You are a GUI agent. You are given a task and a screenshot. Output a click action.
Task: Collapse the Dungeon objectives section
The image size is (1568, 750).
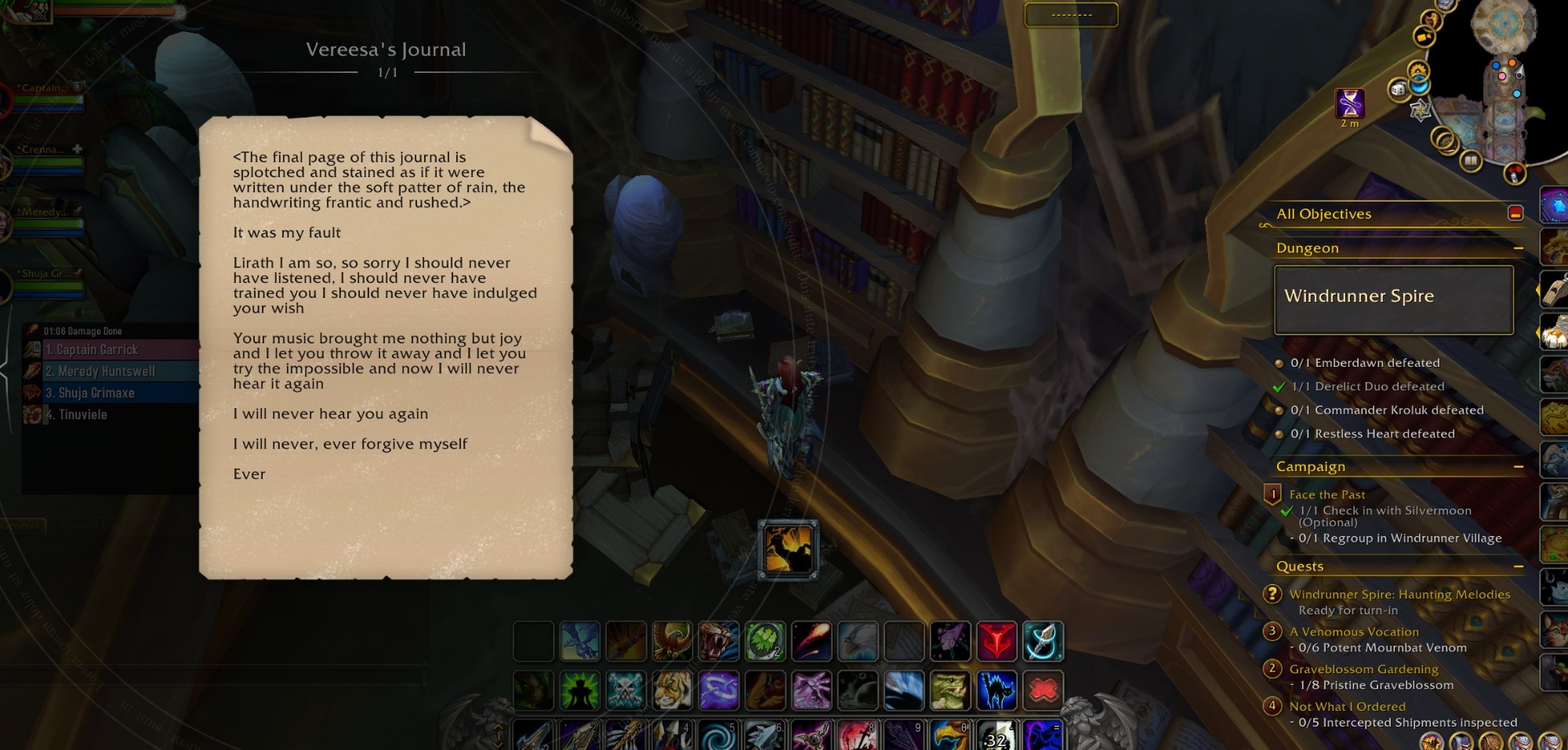click(1518, 248)
